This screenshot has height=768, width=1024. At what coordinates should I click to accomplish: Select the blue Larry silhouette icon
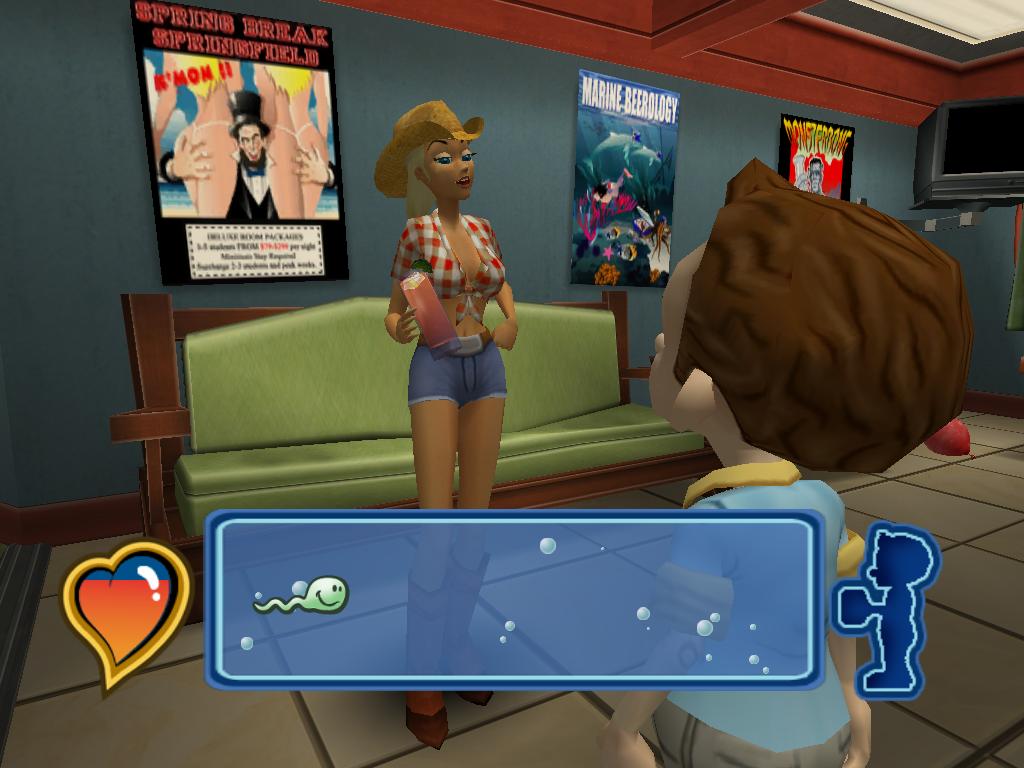pos(886,608)
